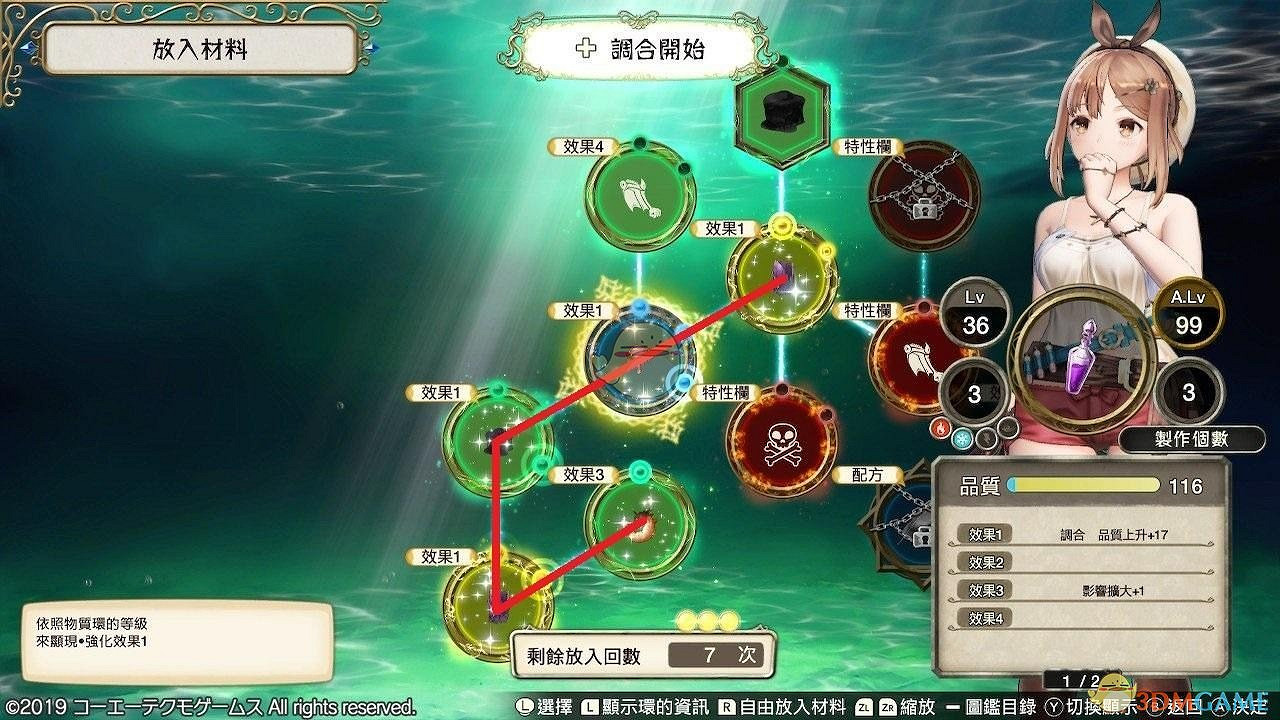Click the skull icon on the fiery 特性欄 node
1280x720 pixels.
781,442
